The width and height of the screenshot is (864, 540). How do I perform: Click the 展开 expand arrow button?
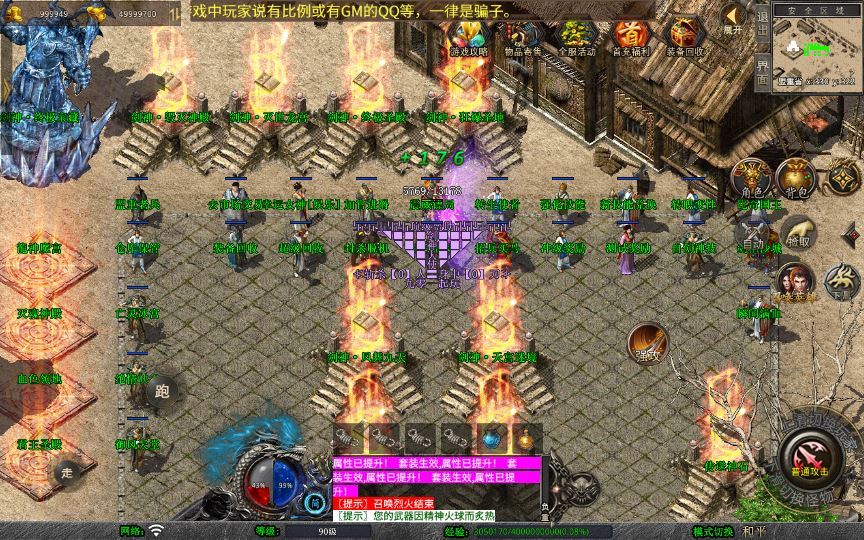click(x=733, y=20)
